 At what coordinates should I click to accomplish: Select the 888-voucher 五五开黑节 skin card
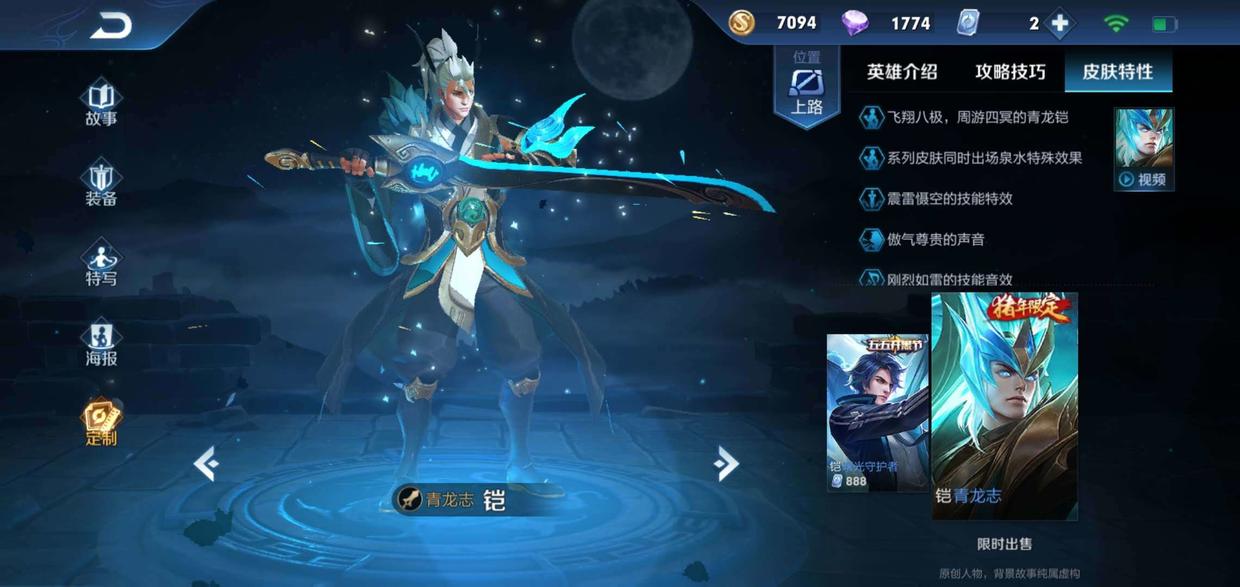[876, 413]
